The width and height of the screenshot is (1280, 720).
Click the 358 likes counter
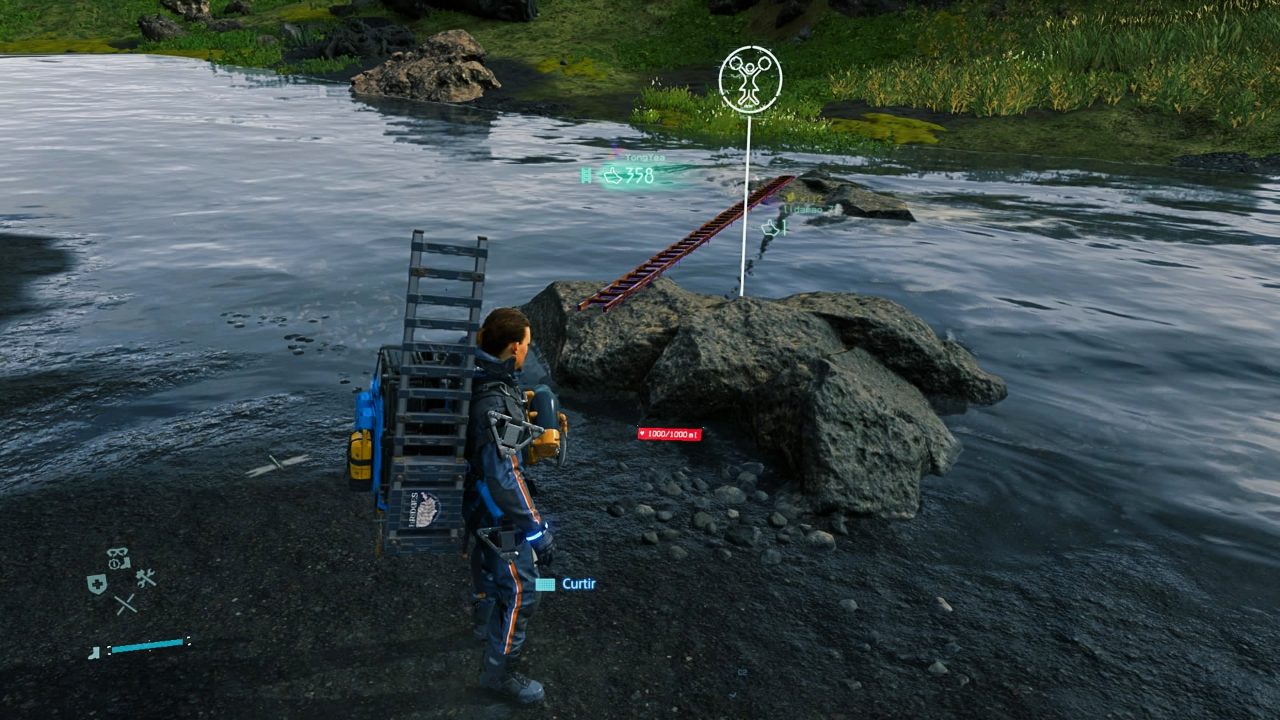pos(640,174)
